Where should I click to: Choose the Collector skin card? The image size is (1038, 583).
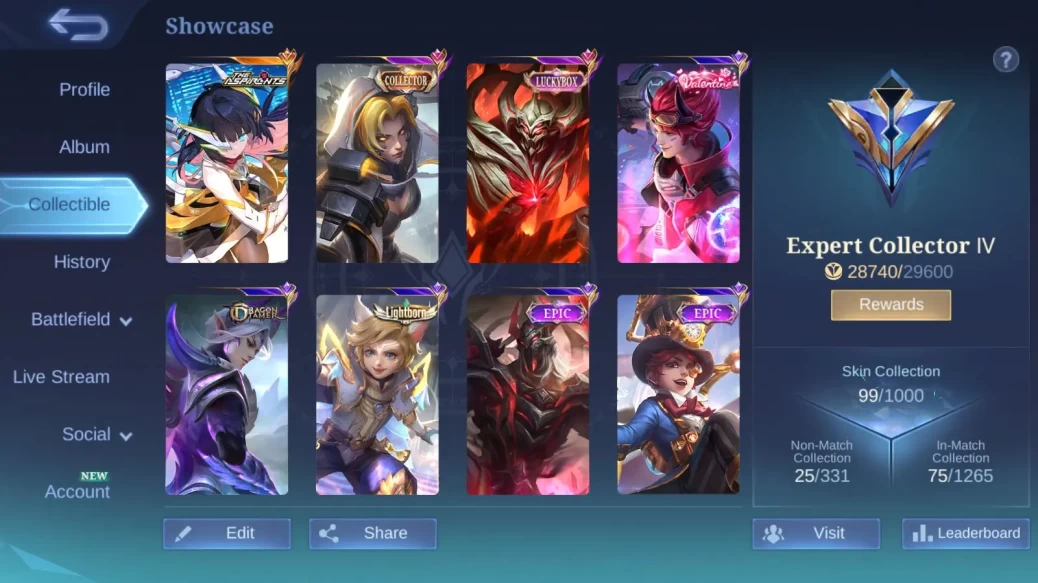tap(377, 163)
